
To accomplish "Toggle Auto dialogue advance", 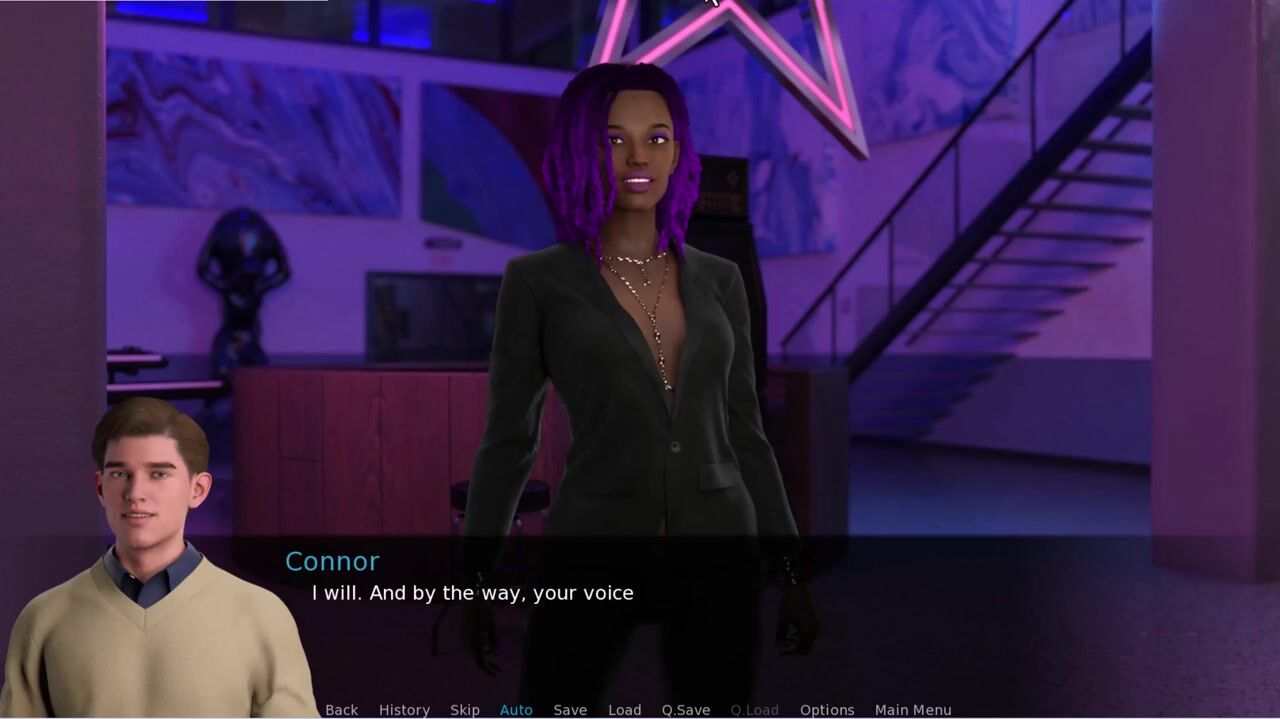I will 516,709.
